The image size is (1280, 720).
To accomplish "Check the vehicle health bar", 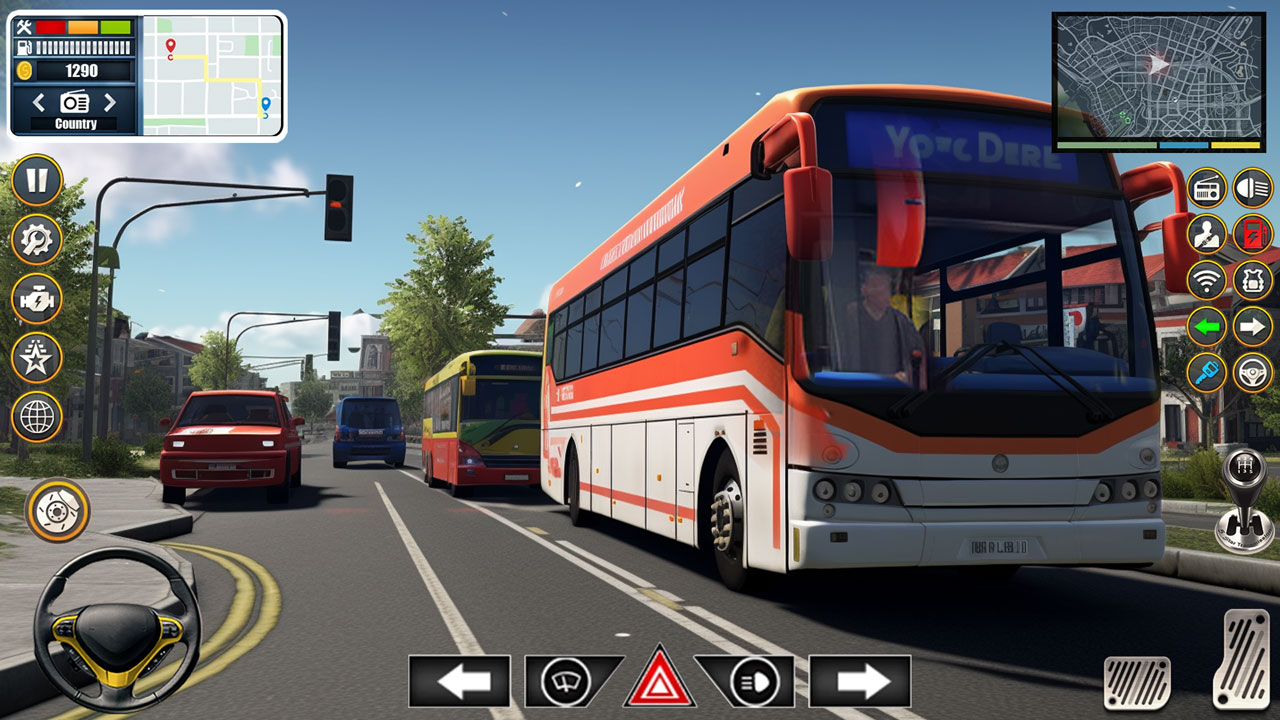I will pyautogui.click(x=82, y=27).
